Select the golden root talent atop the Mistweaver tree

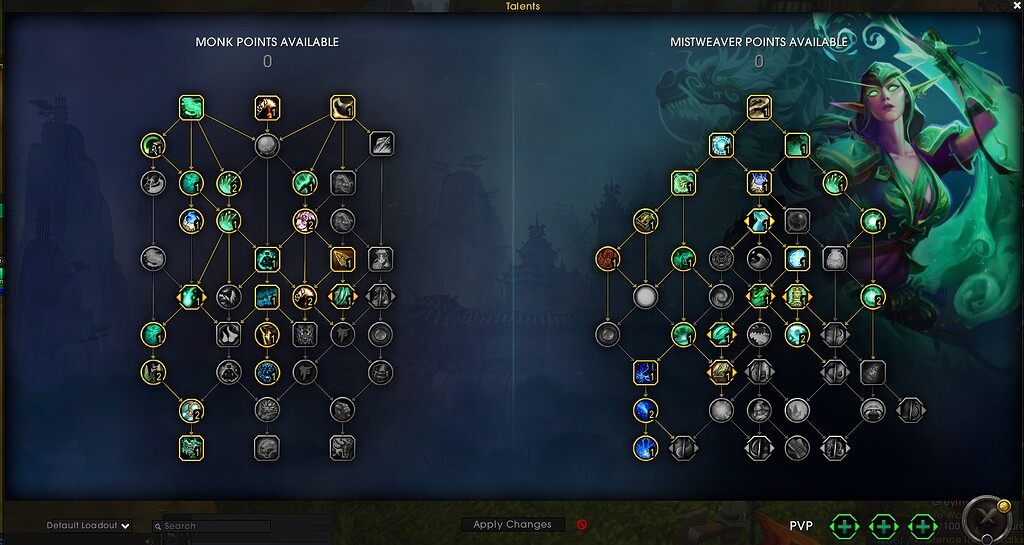coord(759,107)
